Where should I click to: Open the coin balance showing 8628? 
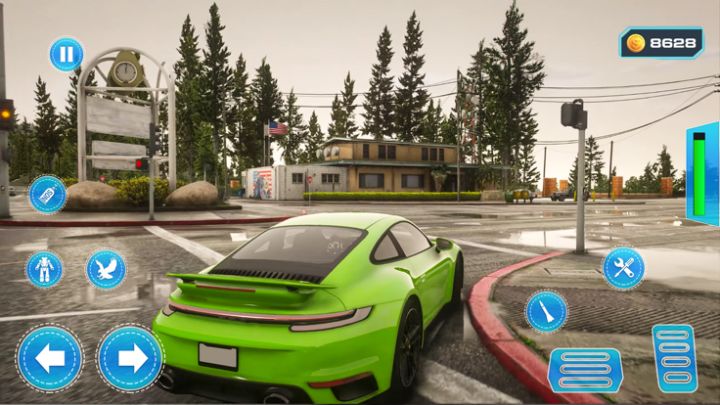(661, 43)
